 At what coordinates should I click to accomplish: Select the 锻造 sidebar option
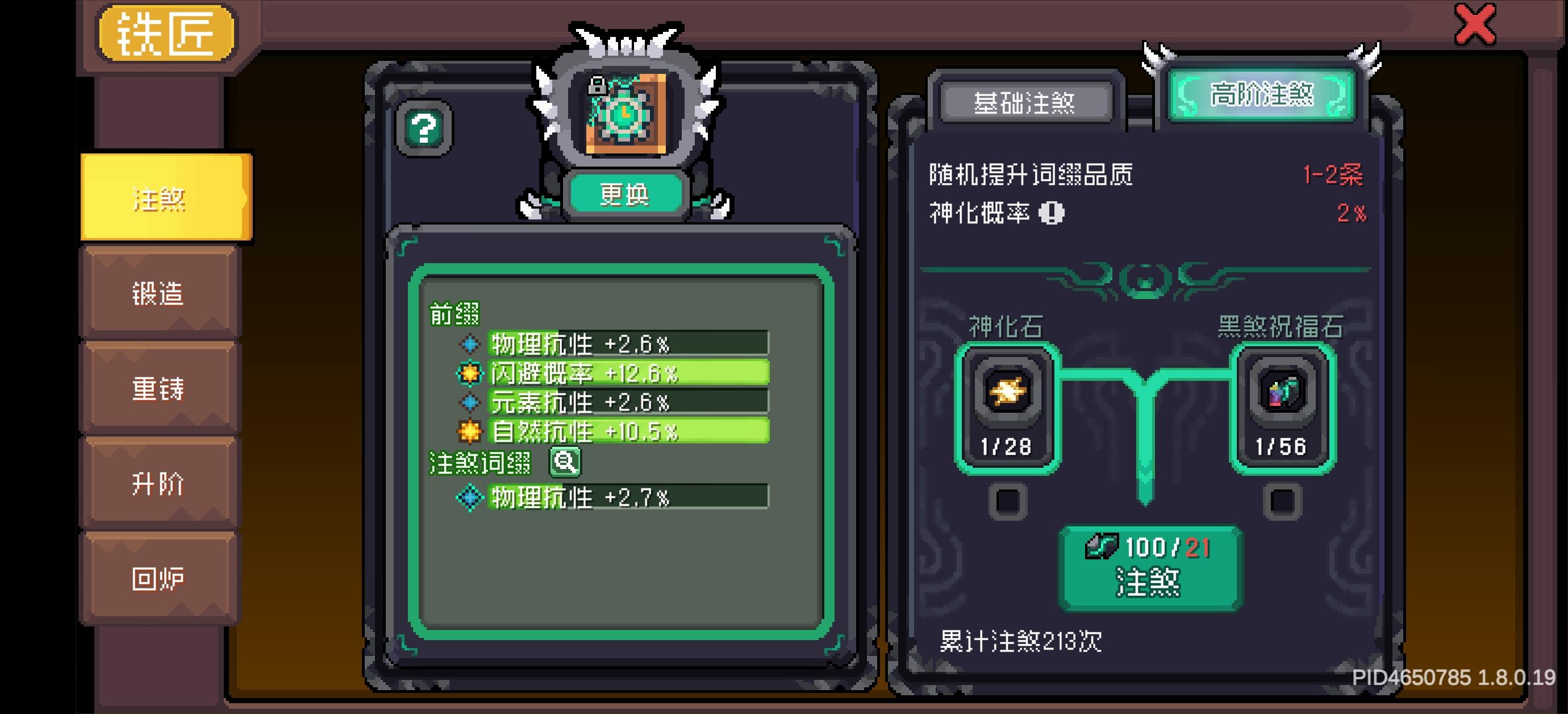160,295
